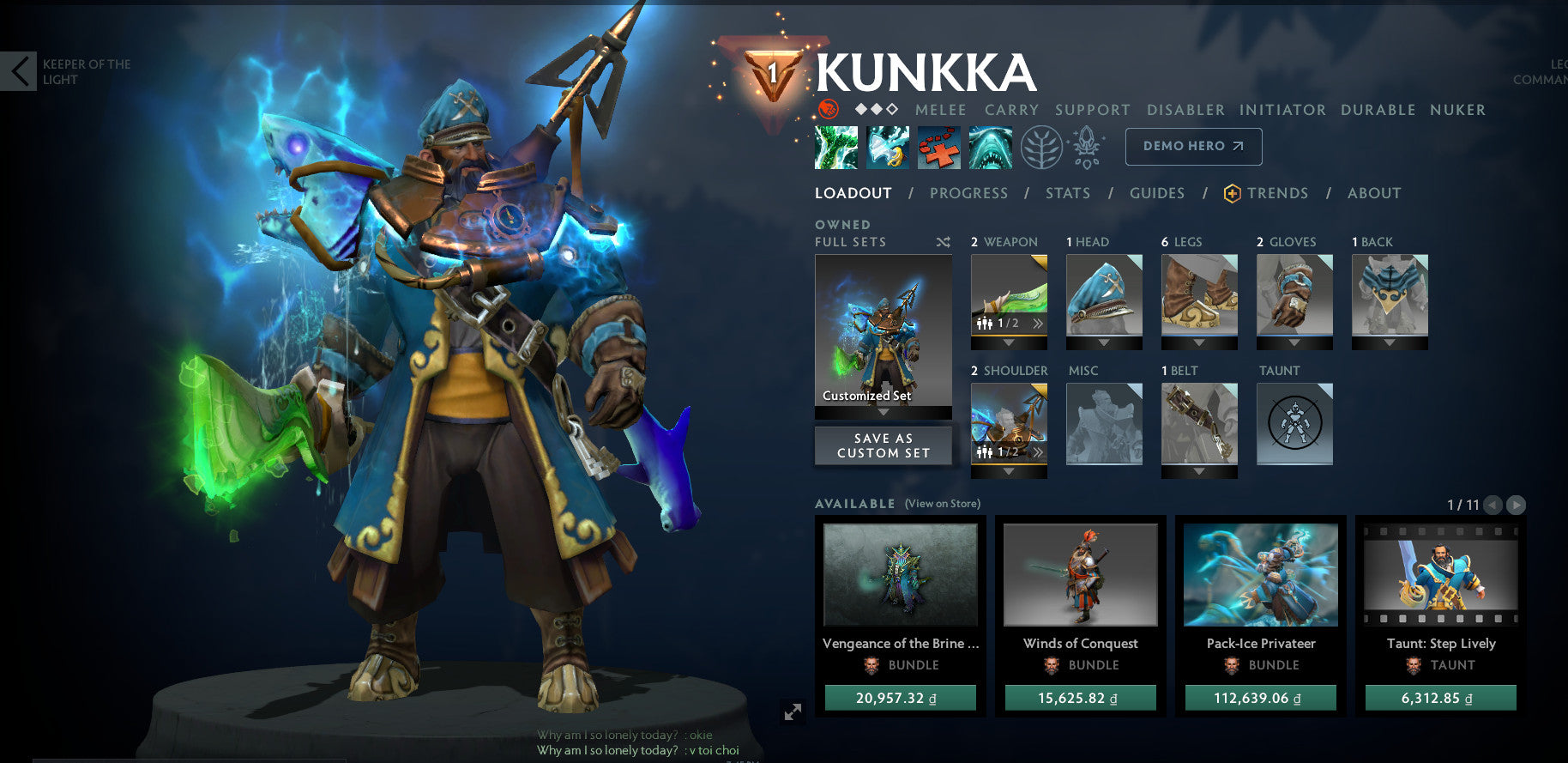Click the Demo Hero button

point(1192,146)
